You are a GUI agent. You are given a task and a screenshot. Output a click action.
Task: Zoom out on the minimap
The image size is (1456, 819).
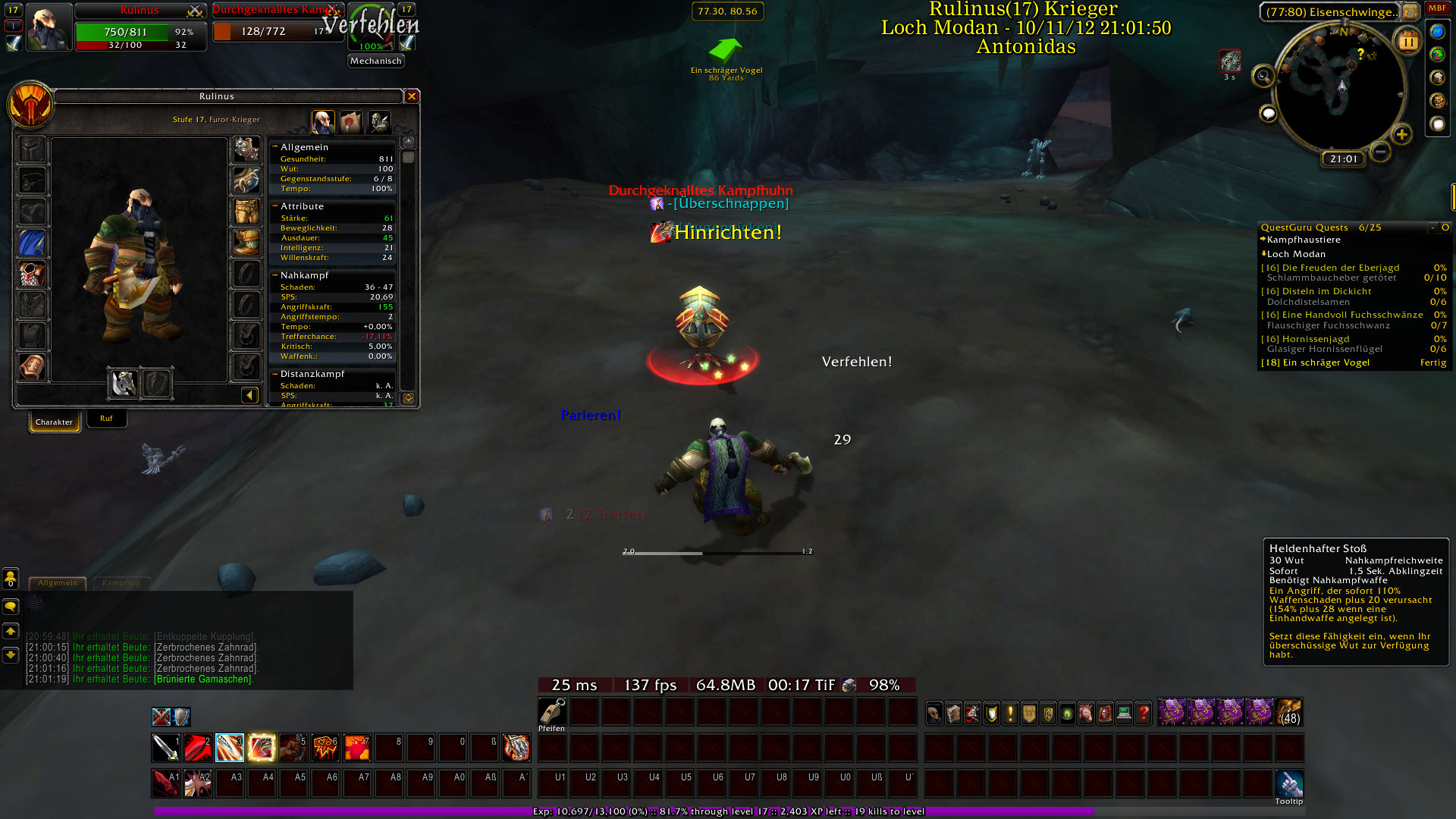pyautogui.click(x=1381, y=152)
